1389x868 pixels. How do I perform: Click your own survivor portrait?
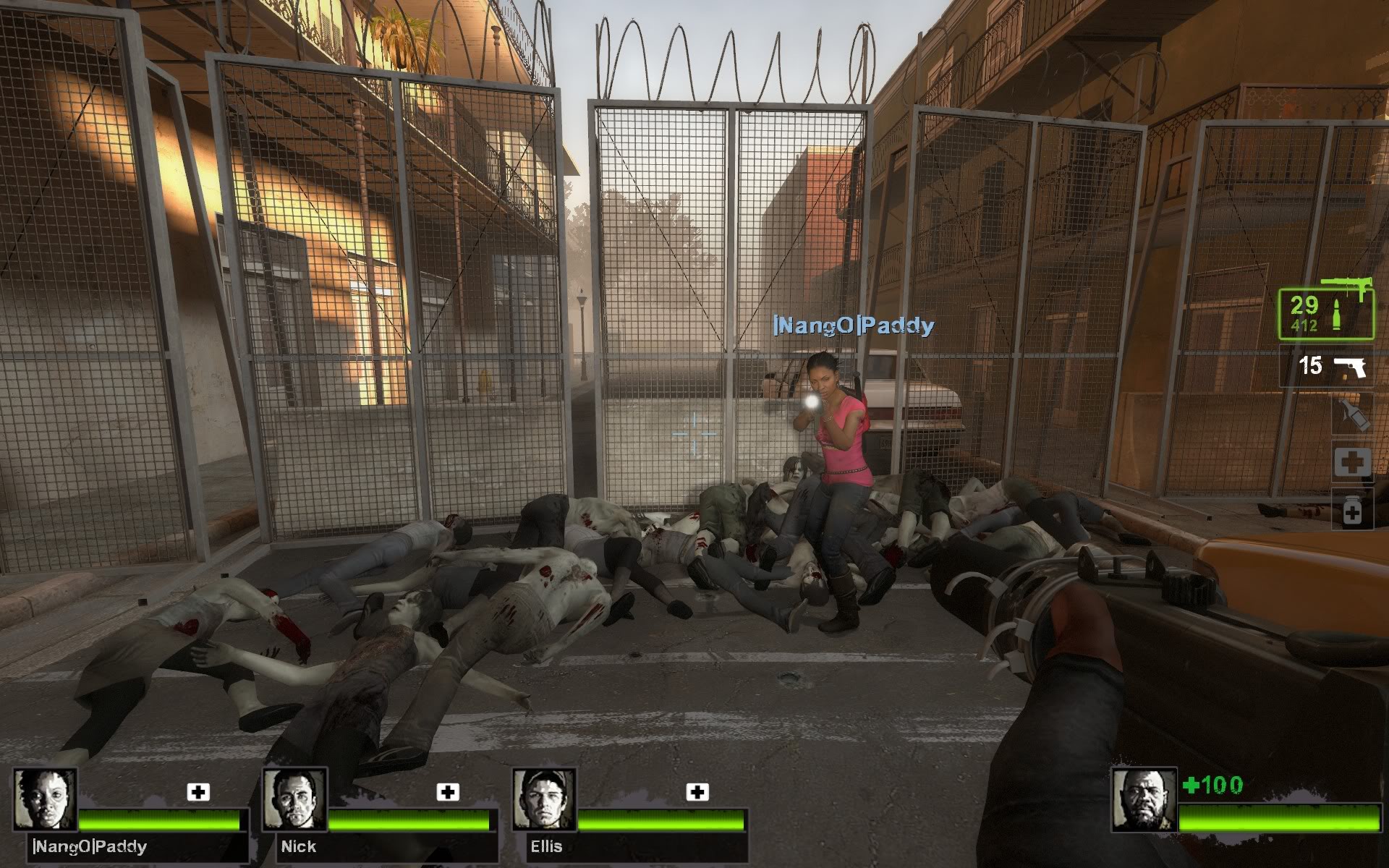[1143, 800]
